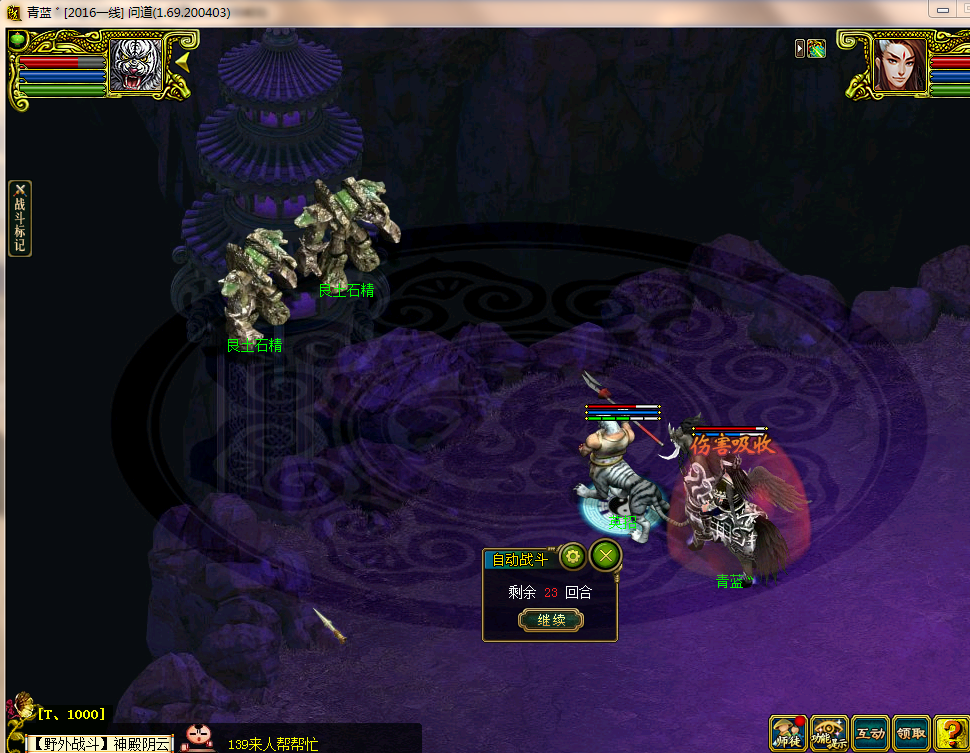970x753 pixels.
Task: Click the yellow arrow beside the tiger portrait
Action: (x=183, y=62)
